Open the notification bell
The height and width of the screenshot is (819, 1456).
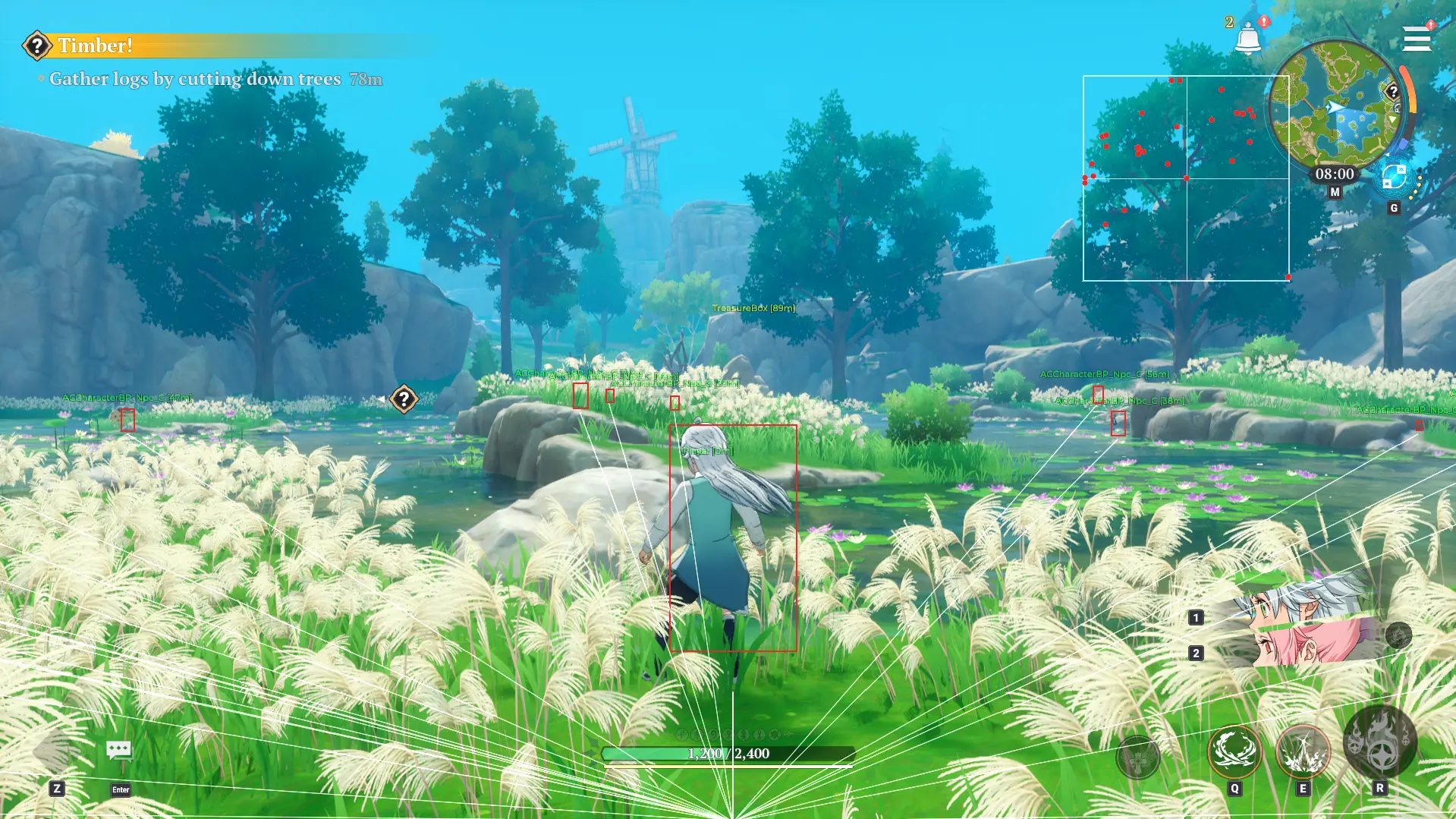tap(1247, 39)
